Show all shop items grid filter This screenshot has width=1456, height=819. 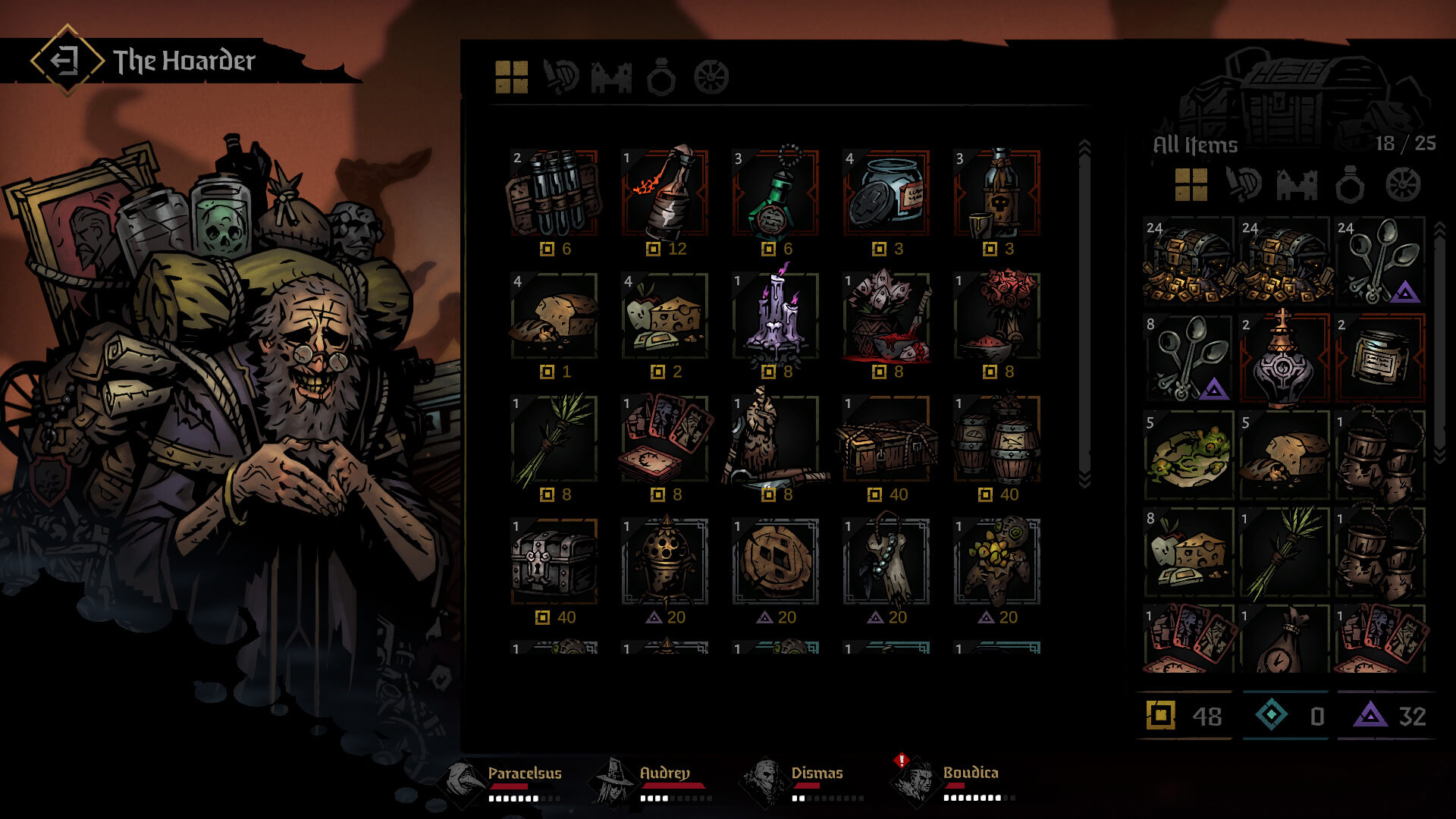511,77
